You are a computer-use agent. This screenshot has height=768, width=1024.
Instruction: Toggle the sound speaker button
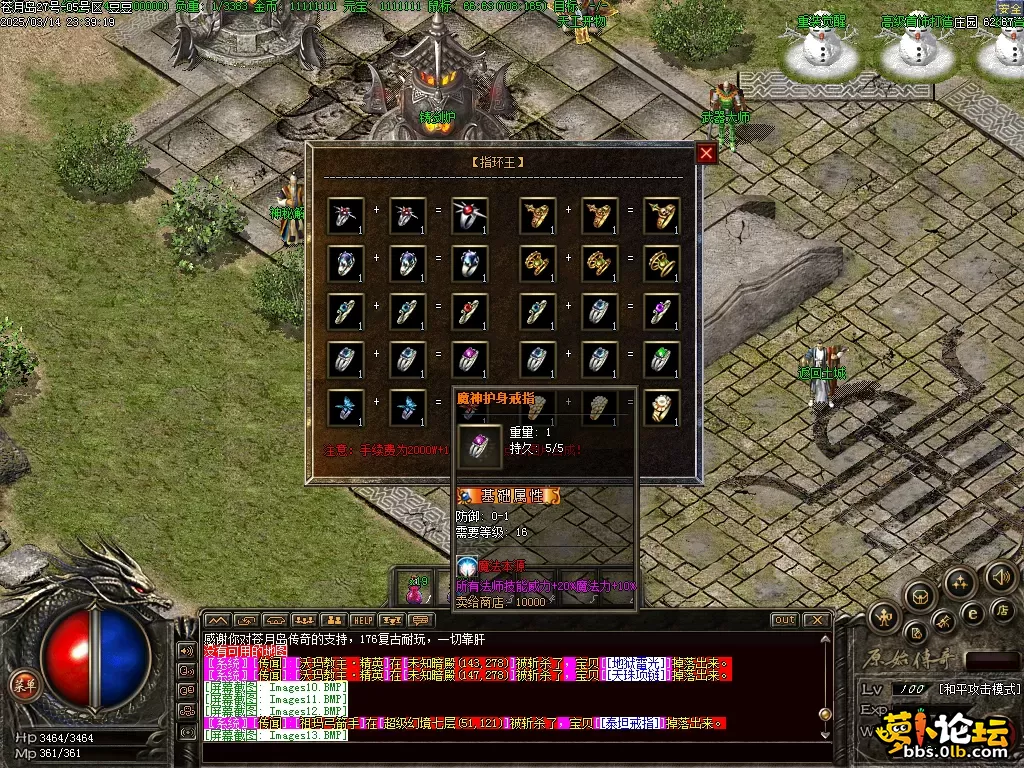click(1000, 576)
